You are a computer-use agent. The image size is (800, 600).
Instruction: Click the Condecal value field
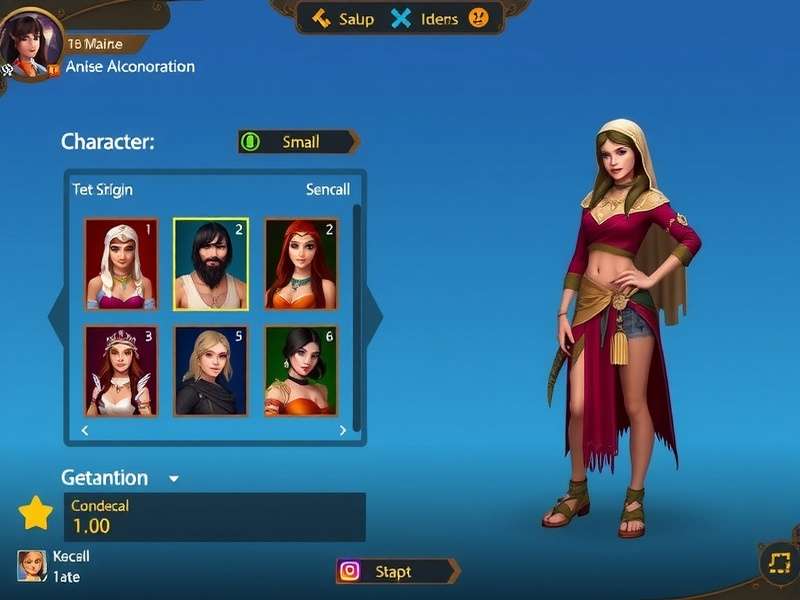(214, 517)
